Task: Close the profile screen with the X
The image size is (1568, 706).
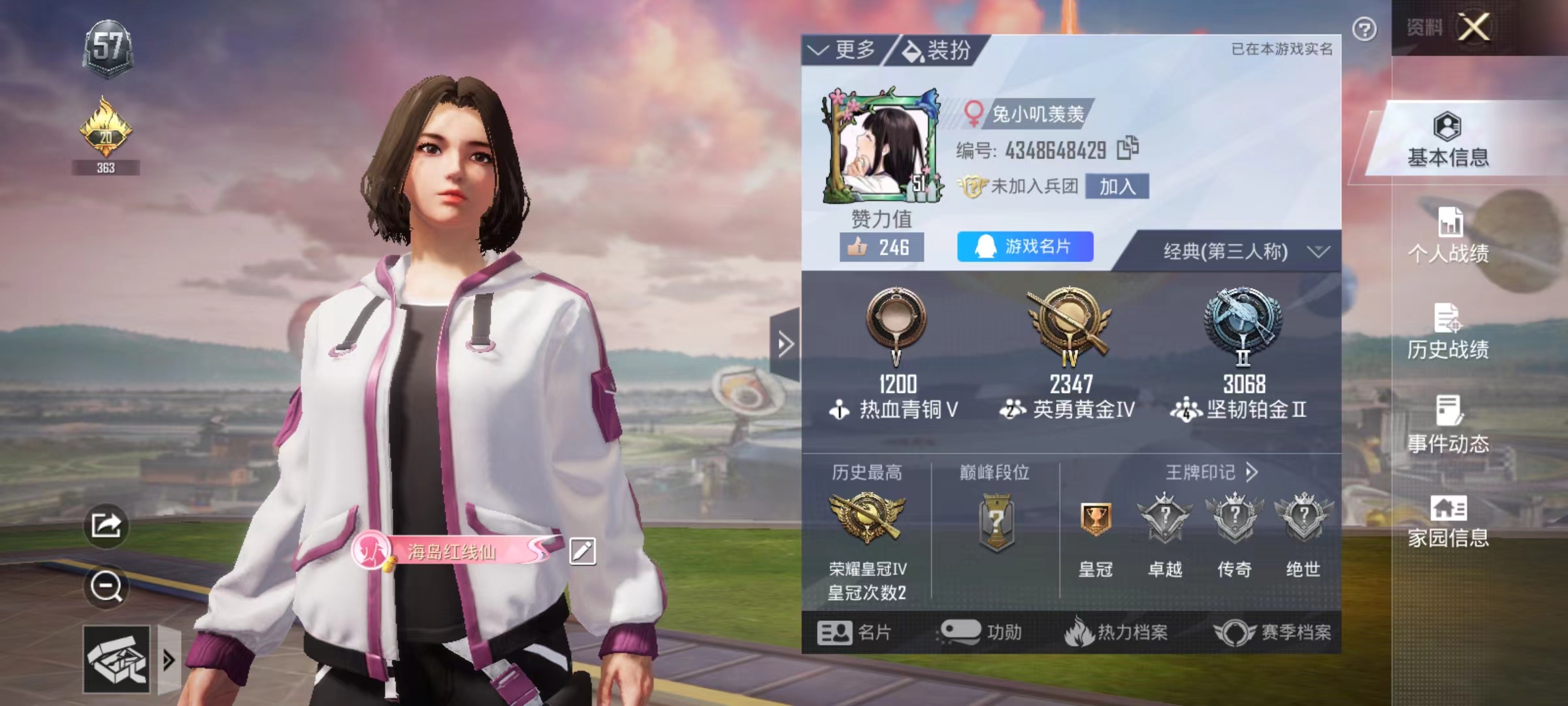Action: pyautogui.click(x=1475, y=27)
